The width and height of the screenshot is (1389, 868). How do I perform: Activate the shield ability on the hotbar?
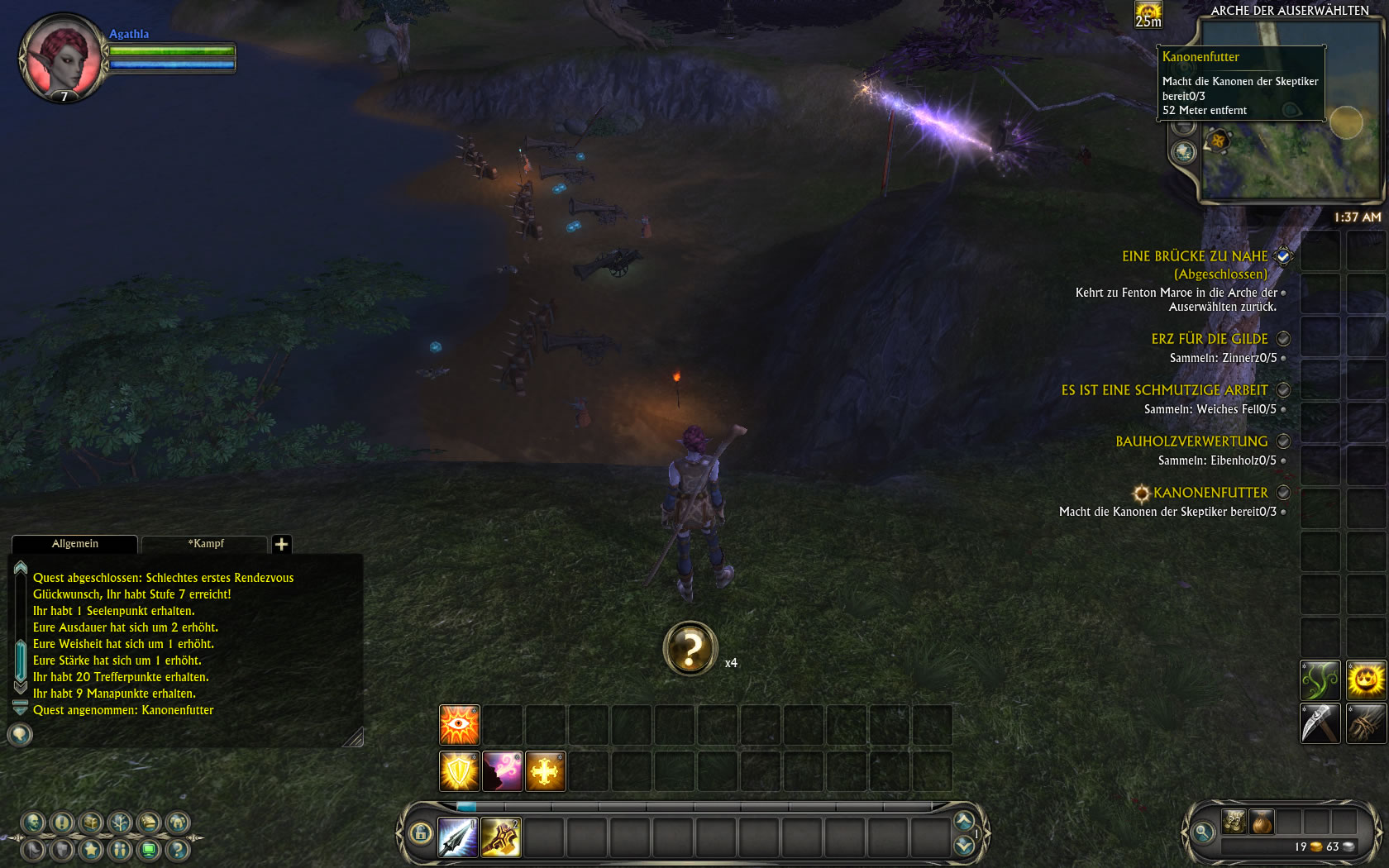(460, 770)
